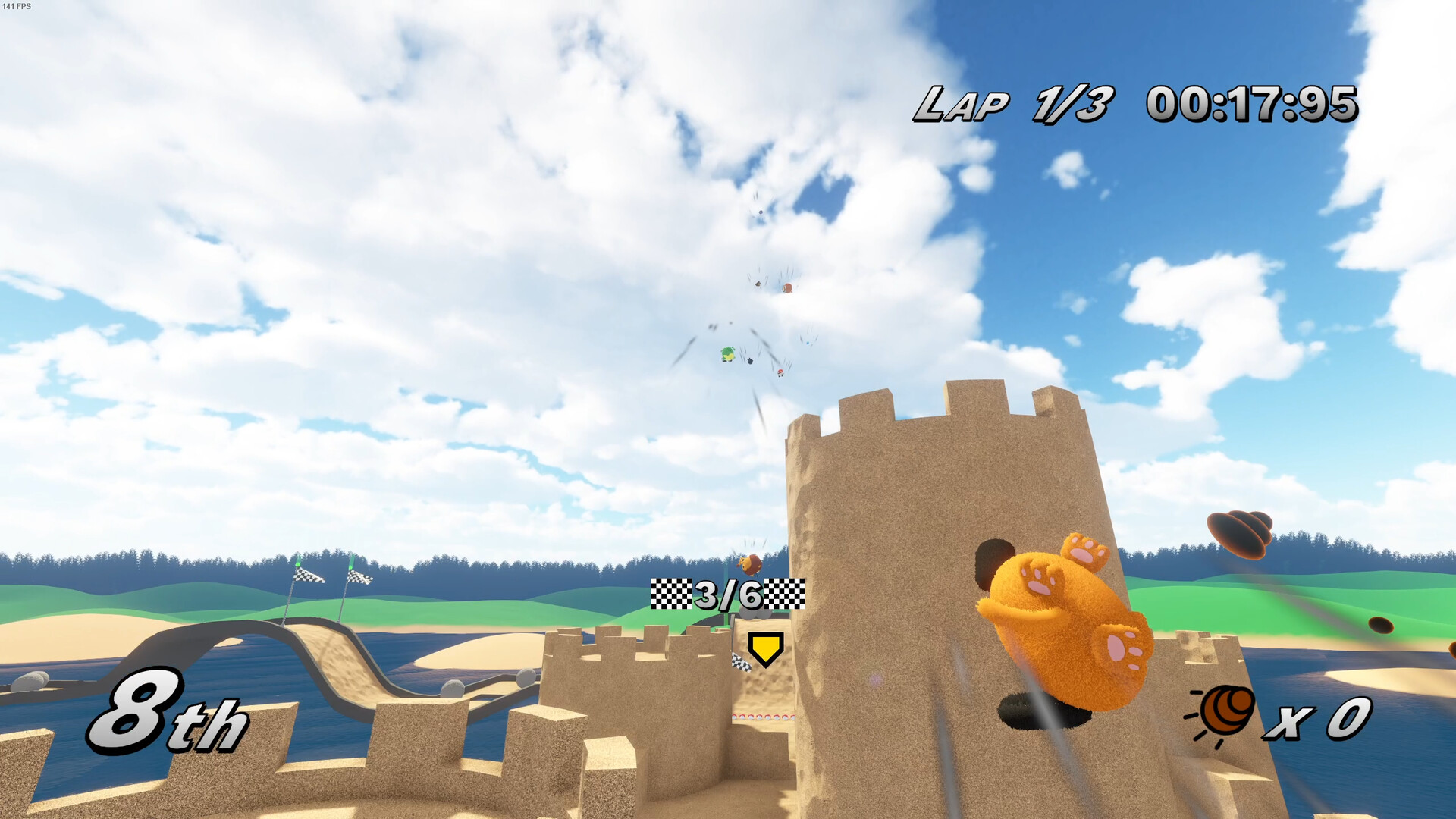
Task: Select the right checkered flag of checkpoint counter
Action: [786, 594]
